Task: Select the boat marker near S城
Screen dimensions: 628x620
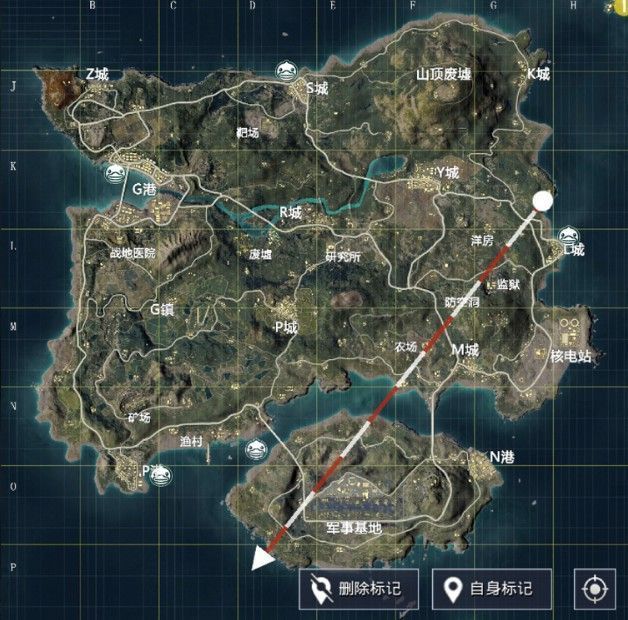Action: pyautogui.click(x=286, y=71)
